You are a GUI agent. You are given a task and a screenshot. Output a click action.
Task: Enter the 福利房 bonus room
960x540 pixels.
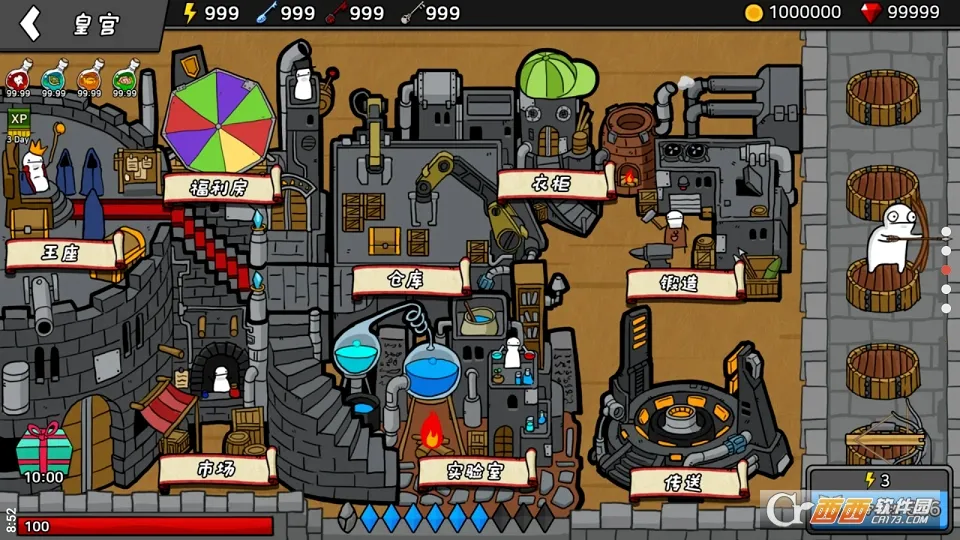click(219, 186)
